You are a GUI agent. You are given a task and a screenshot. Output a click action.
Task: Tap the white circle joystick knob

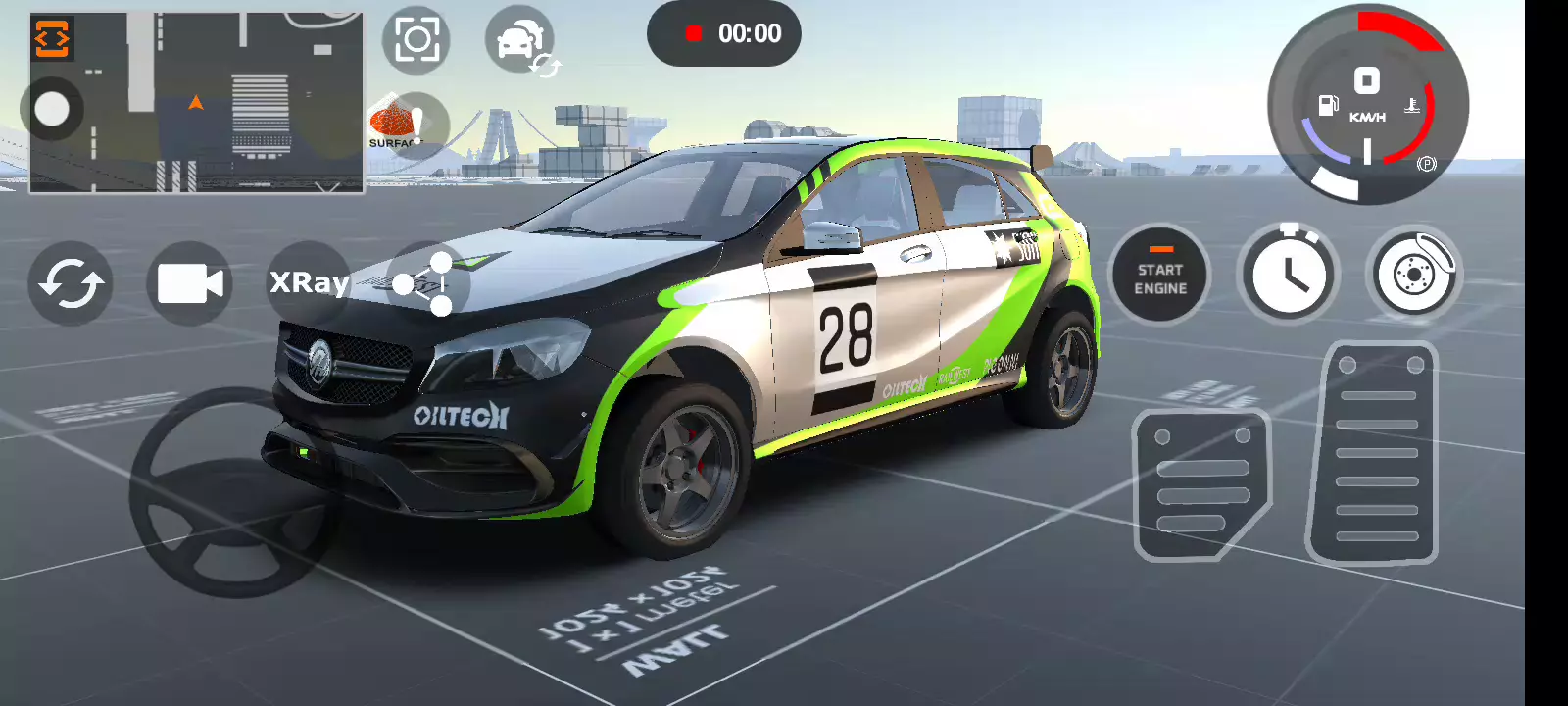(x=52, y=109)
